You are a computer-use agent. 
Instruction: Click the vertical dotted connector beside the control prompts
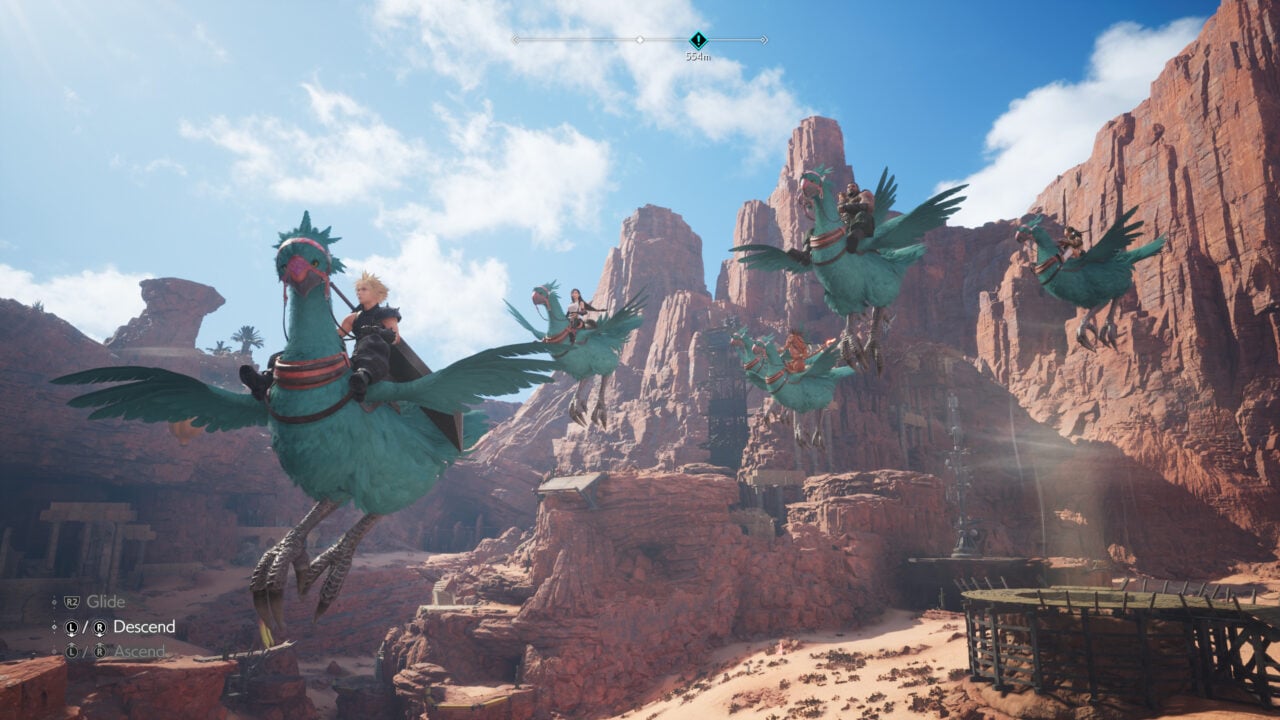pyautogui.click(x=54, y=627)
